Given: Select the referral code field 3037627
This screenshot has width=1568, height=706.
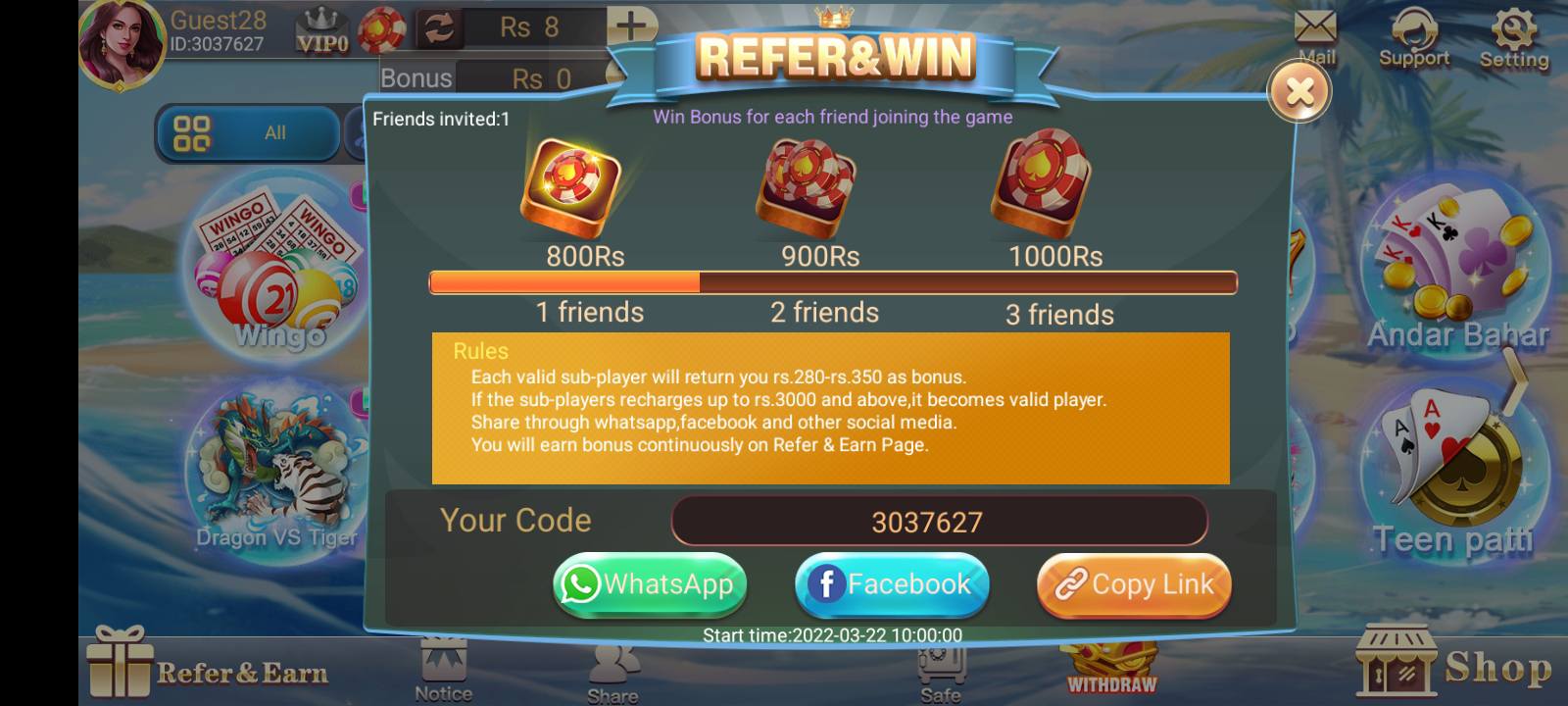Looking at the screenshot, I should coord(940,521).
